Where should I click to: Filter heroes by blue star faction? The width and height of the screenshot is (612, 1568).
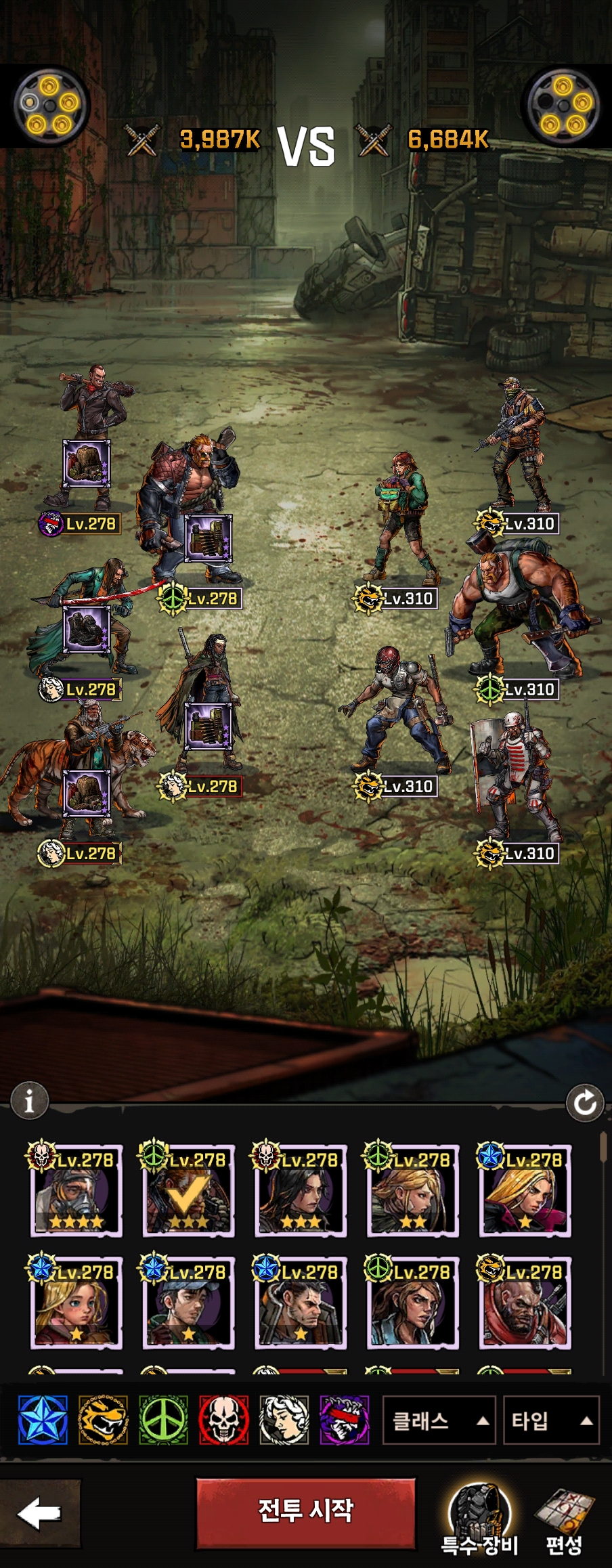click(43, 1420)
